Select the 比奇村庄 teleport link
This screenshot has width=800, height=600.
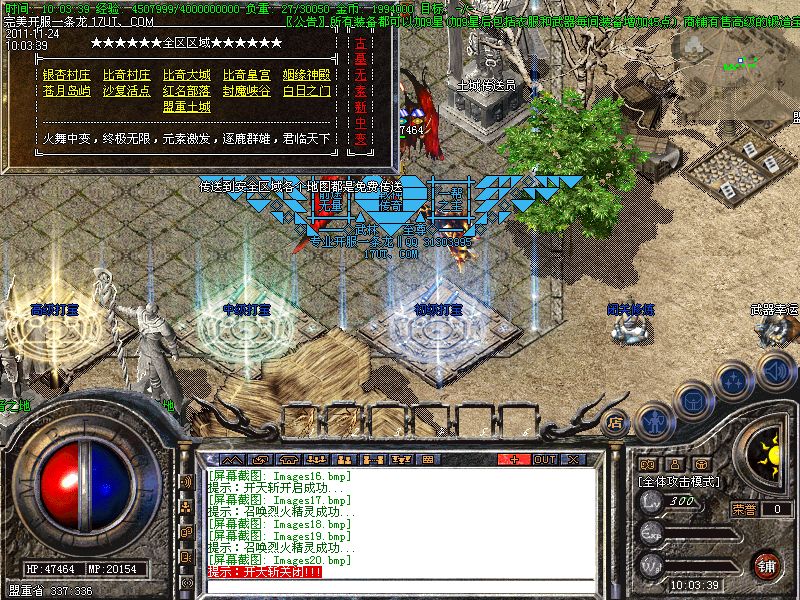[126, 75]
